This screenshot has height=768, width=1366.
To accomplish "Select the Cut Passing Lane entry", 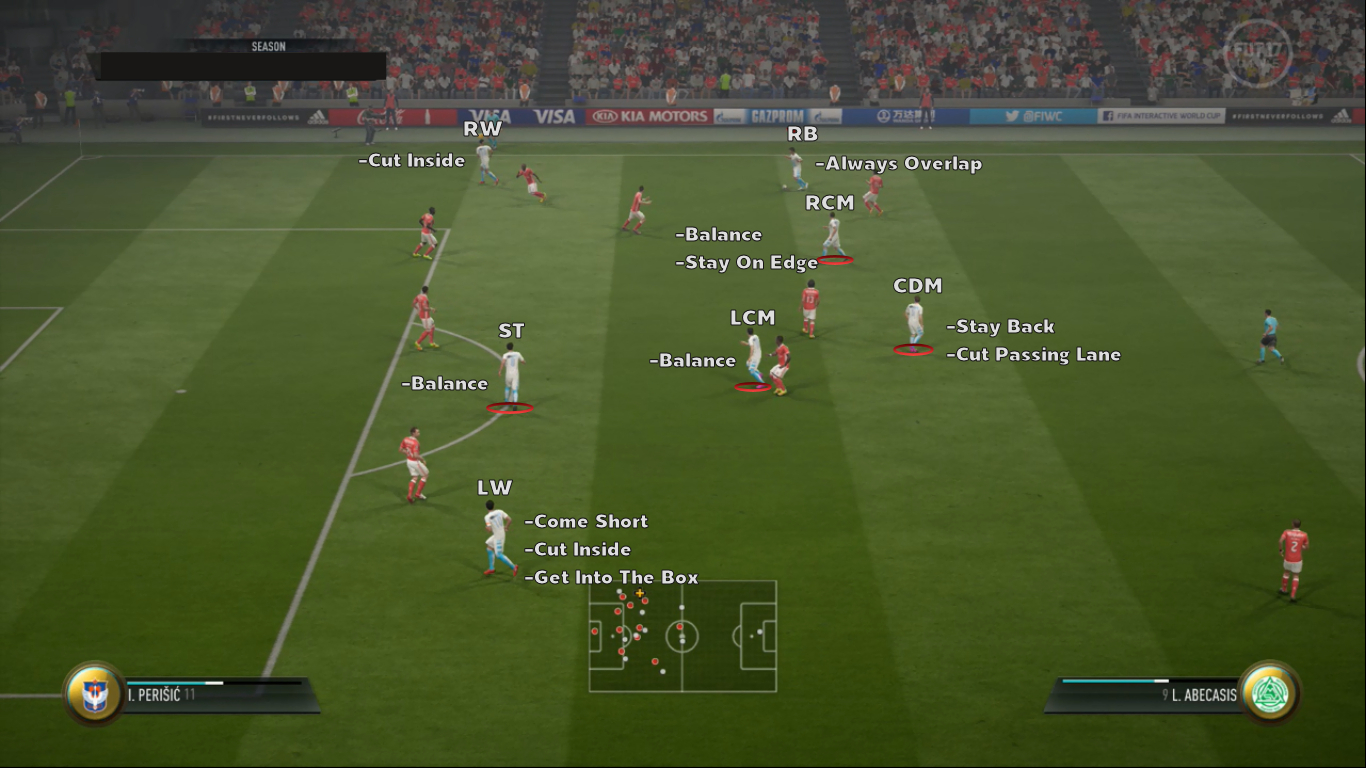I will pyautogui.click(x=1033, y=354).
